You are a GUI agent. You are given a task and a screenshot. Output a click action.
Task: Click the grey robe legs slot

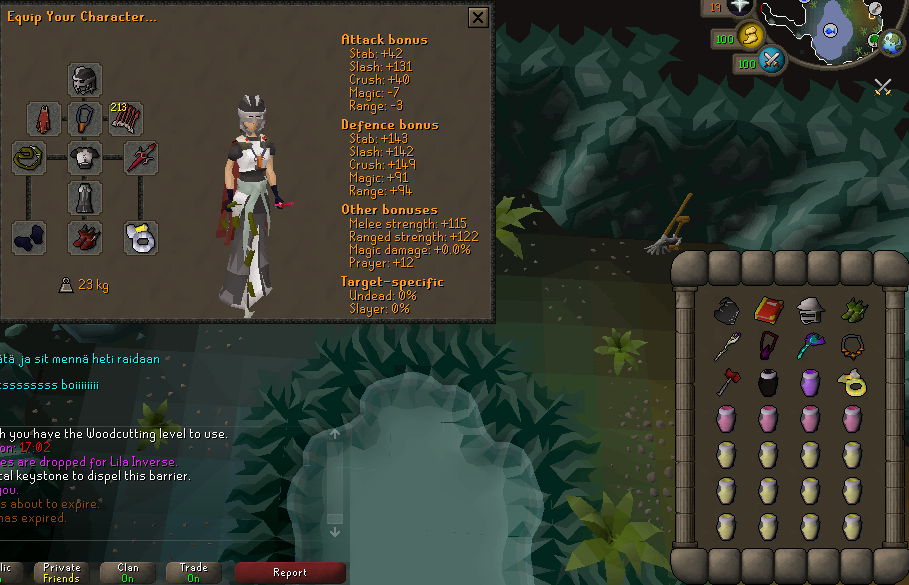tap(85, 197)
